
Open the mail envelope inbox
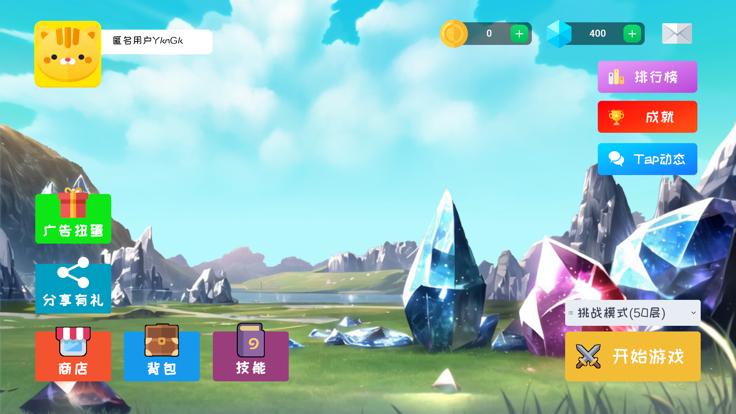click(x=677, y=34)
